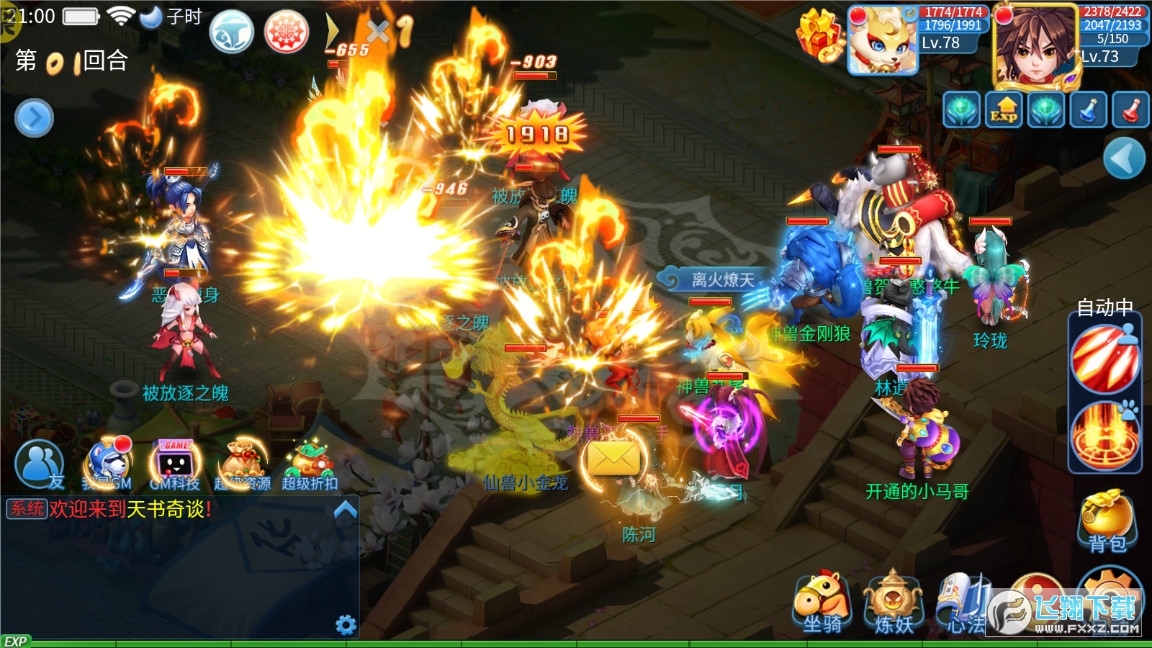
Task: Use the blue potion quick slot
Action: pos(1088,109)
